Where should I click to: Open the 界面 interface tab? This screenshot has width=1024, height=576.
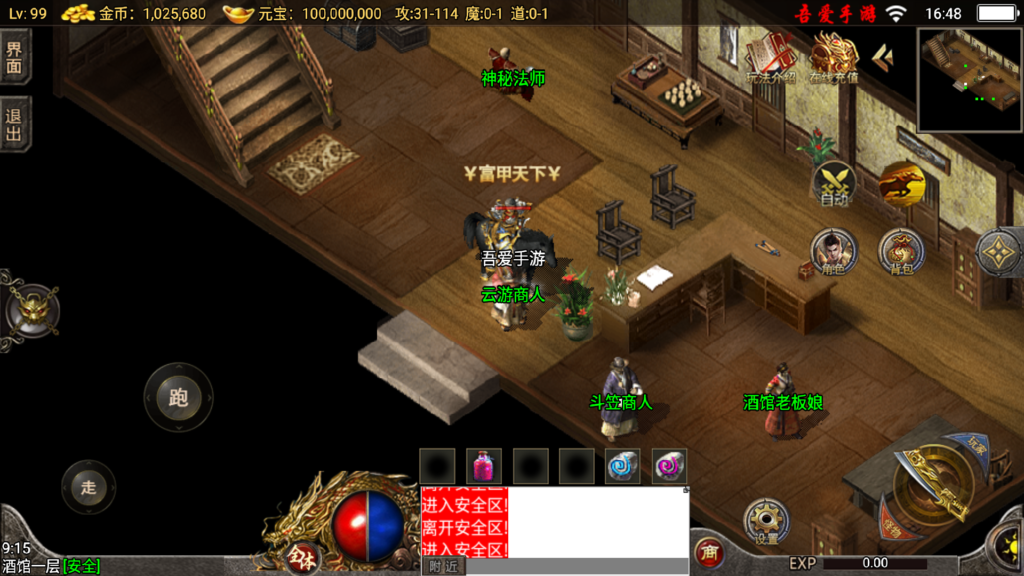coord(14,57)
